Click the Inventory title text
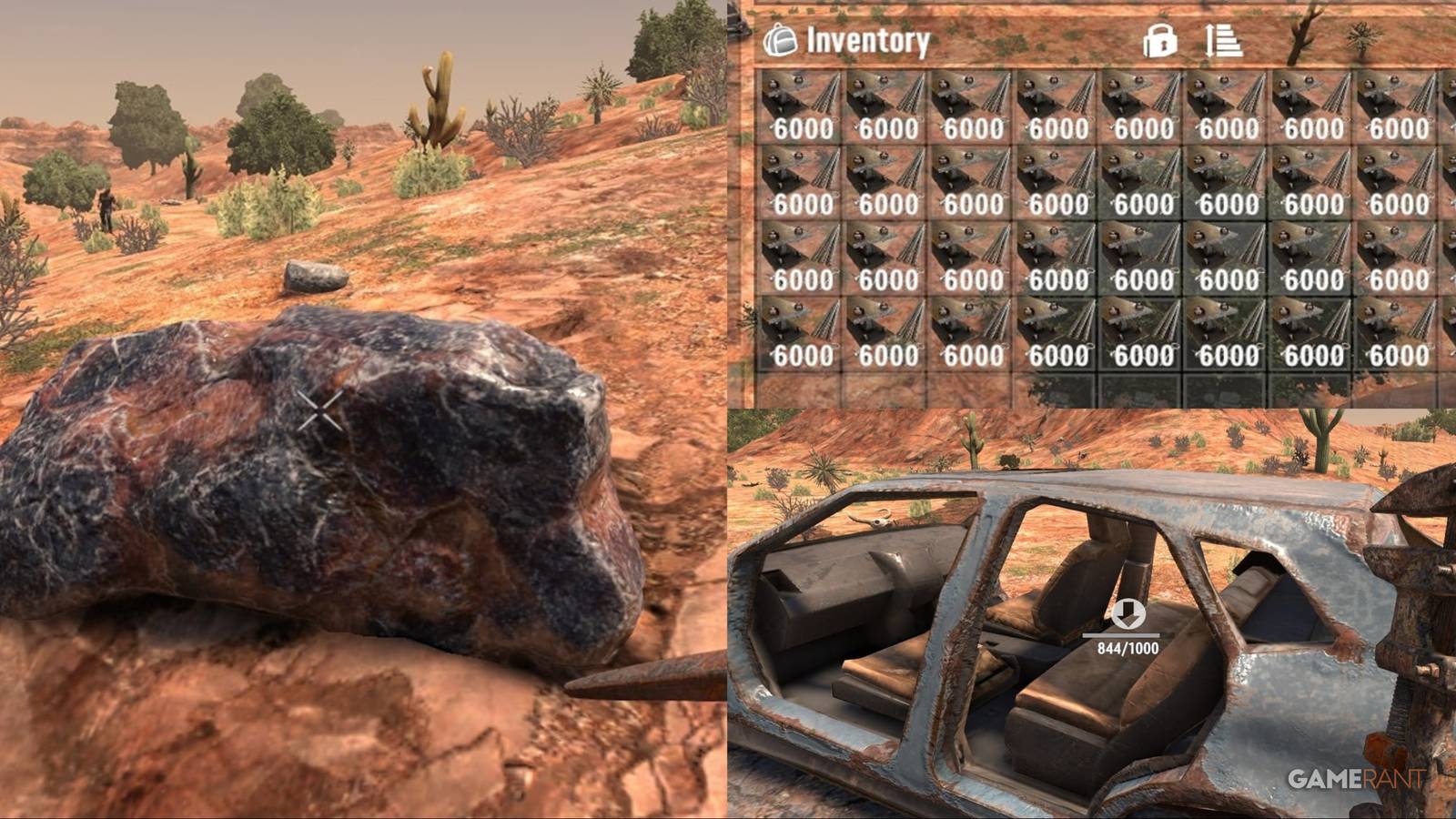Screen dimensions: 1456x819 click(866, 40)
